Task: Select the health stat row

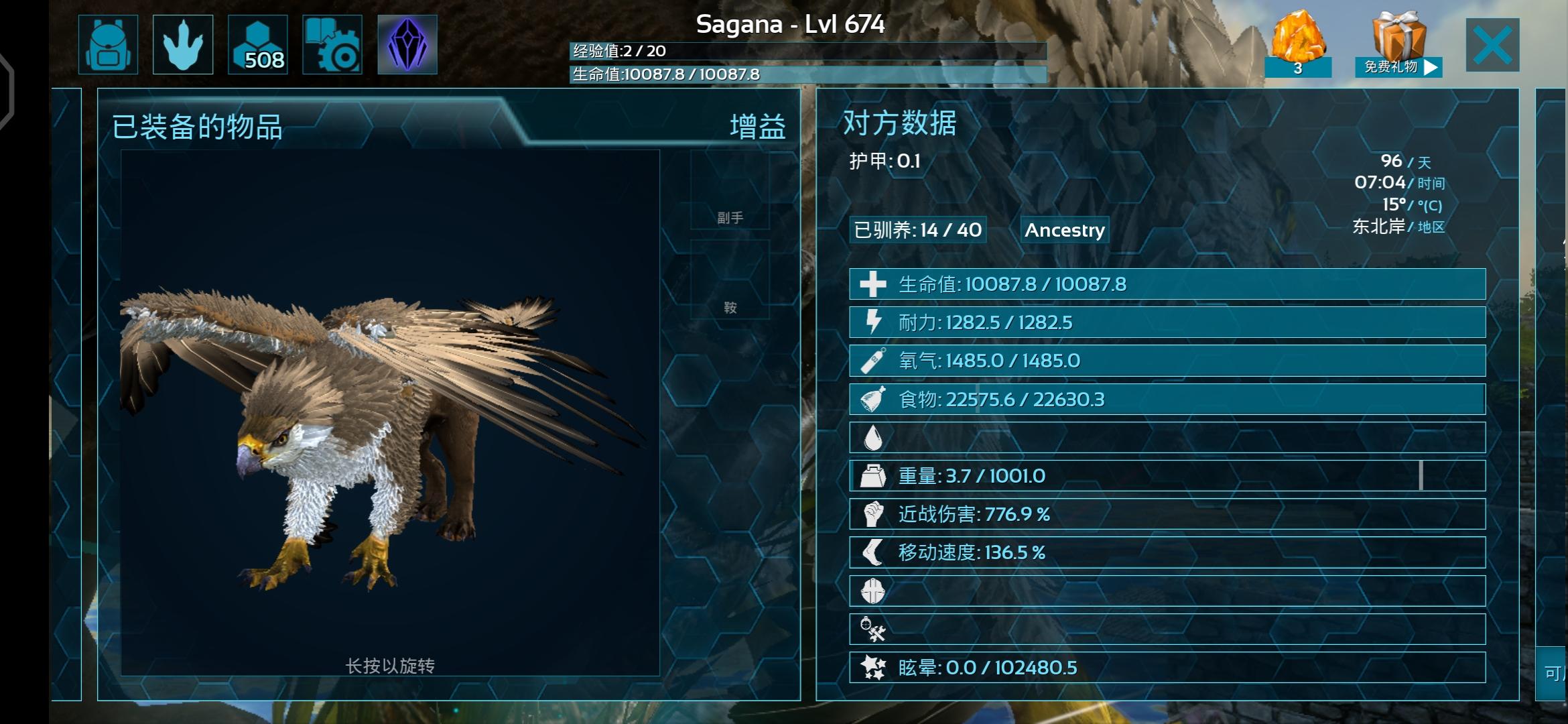Action: pos(1167,284)
